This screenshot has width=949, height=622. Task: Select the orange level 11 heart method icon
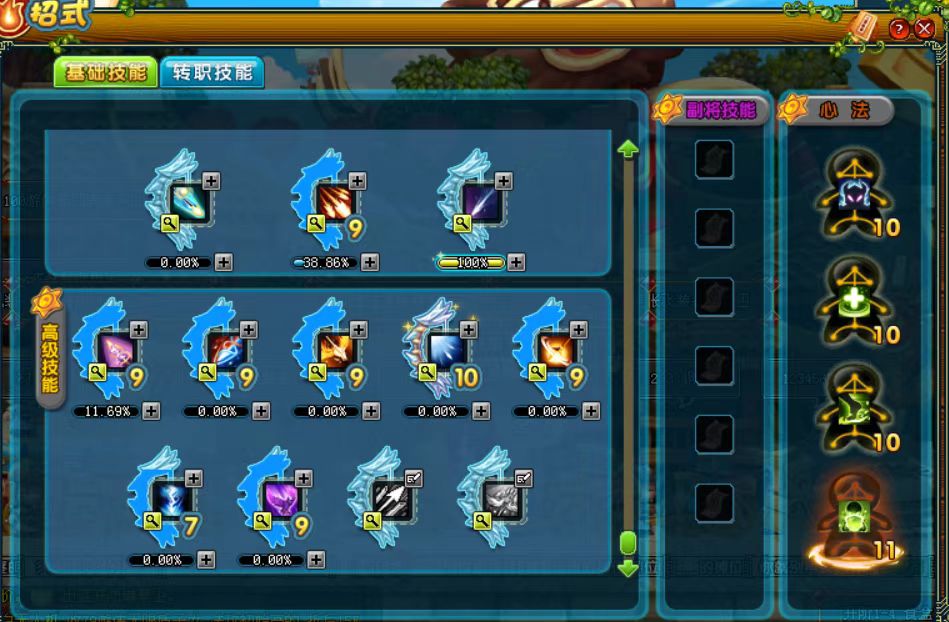click(x=860, y=520)
